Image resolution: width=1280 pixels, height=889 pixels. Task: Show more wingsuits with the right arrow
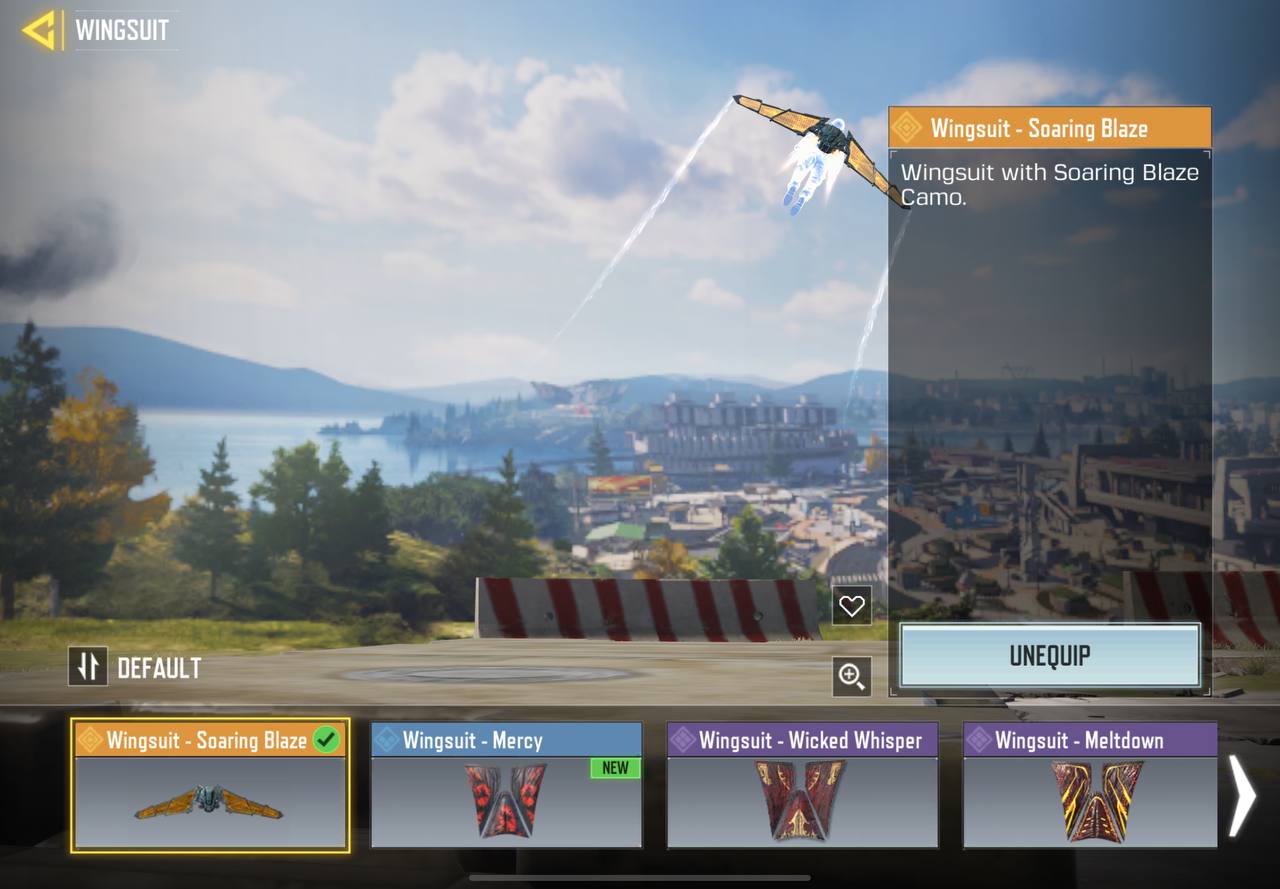click(x=1242, y=795)
